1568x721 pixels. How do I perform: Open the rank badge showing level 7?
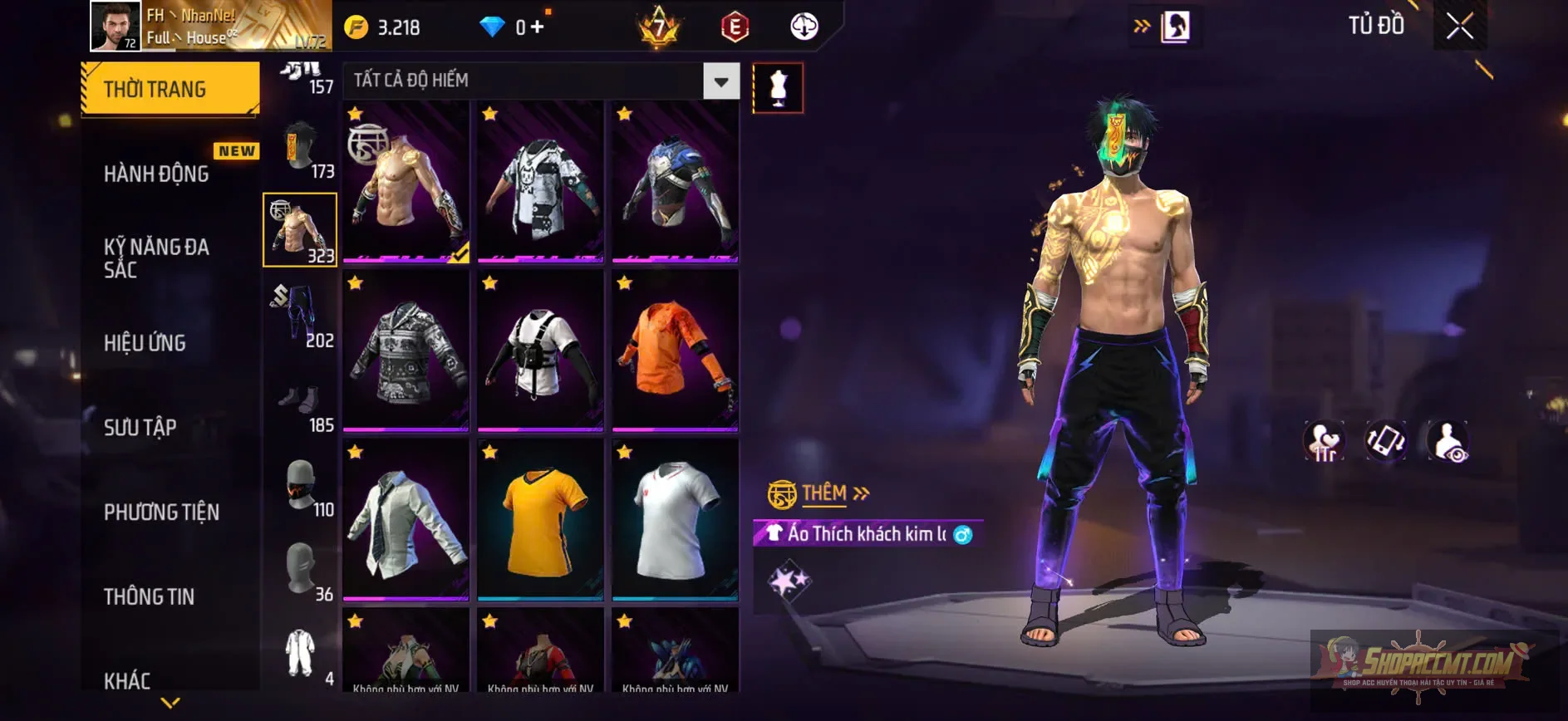(656, 26)
